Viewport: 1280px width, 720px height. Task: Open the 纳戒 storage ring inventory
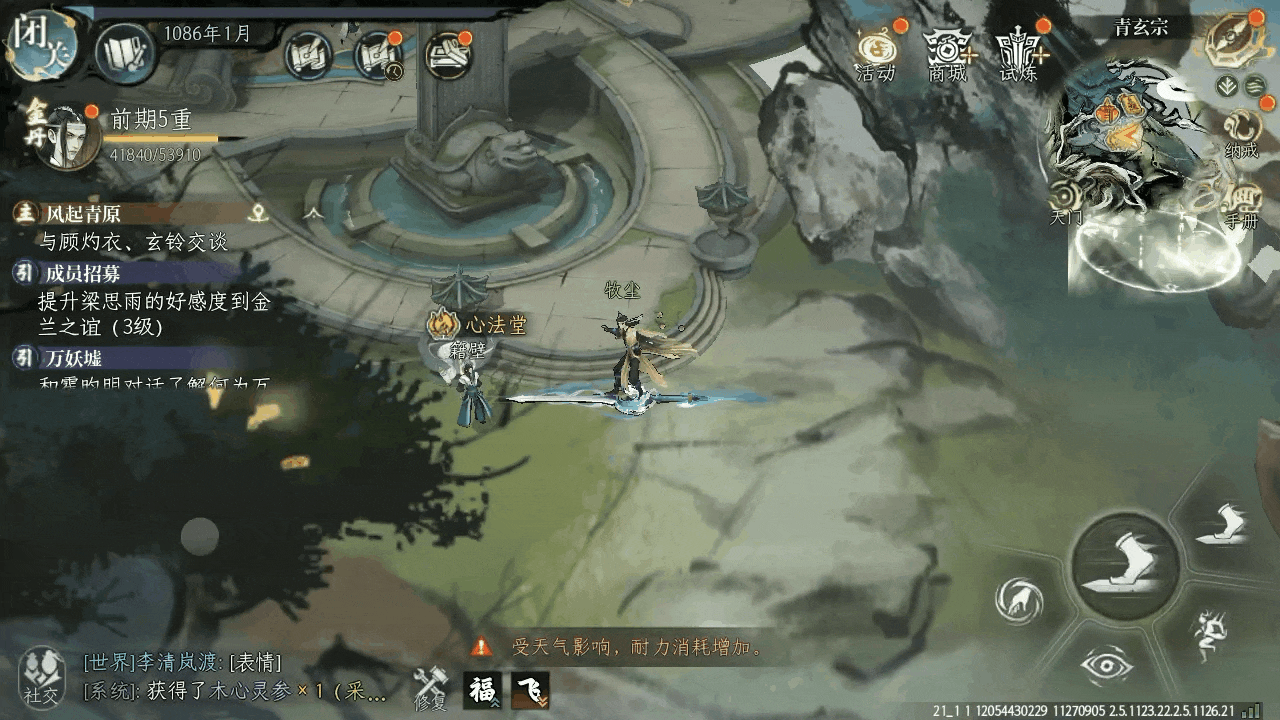pos(1240,132)
